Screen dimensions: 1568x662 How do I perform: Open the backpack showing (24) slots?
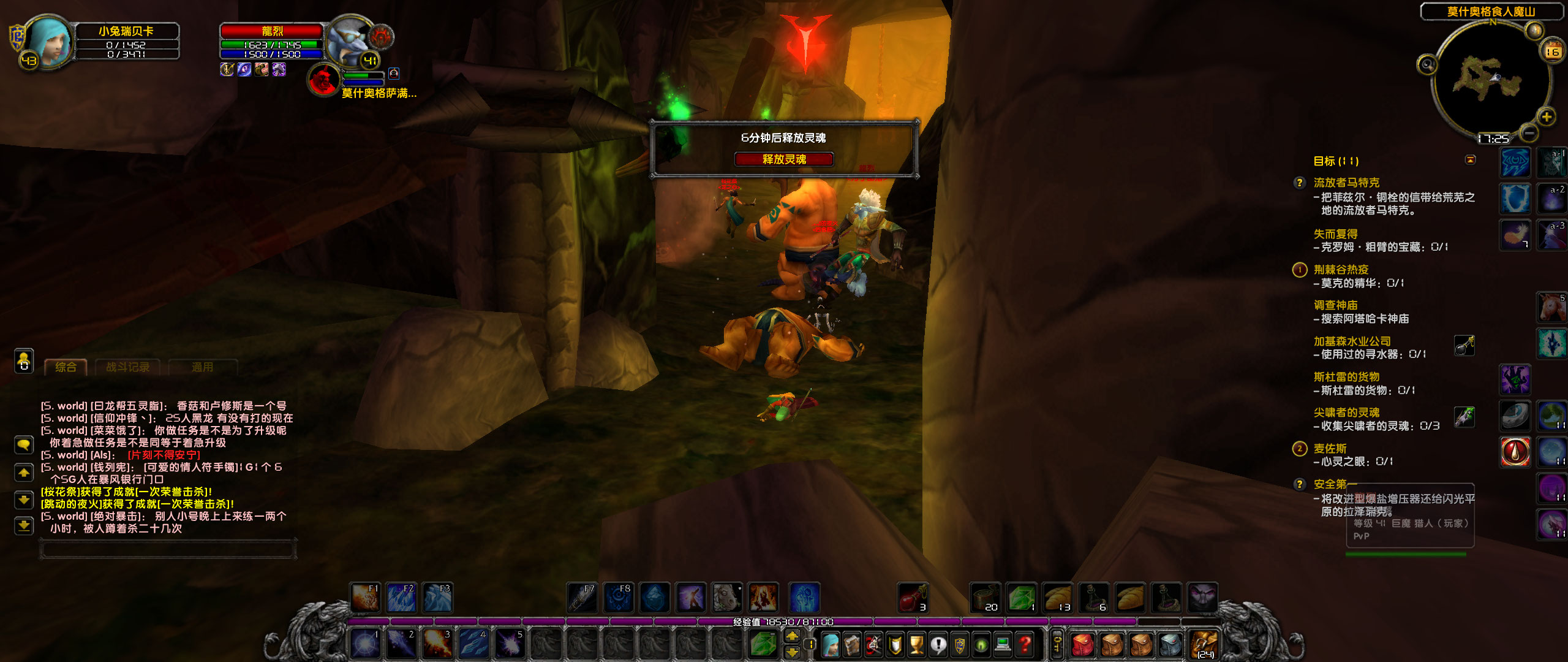click(1204, 644)
